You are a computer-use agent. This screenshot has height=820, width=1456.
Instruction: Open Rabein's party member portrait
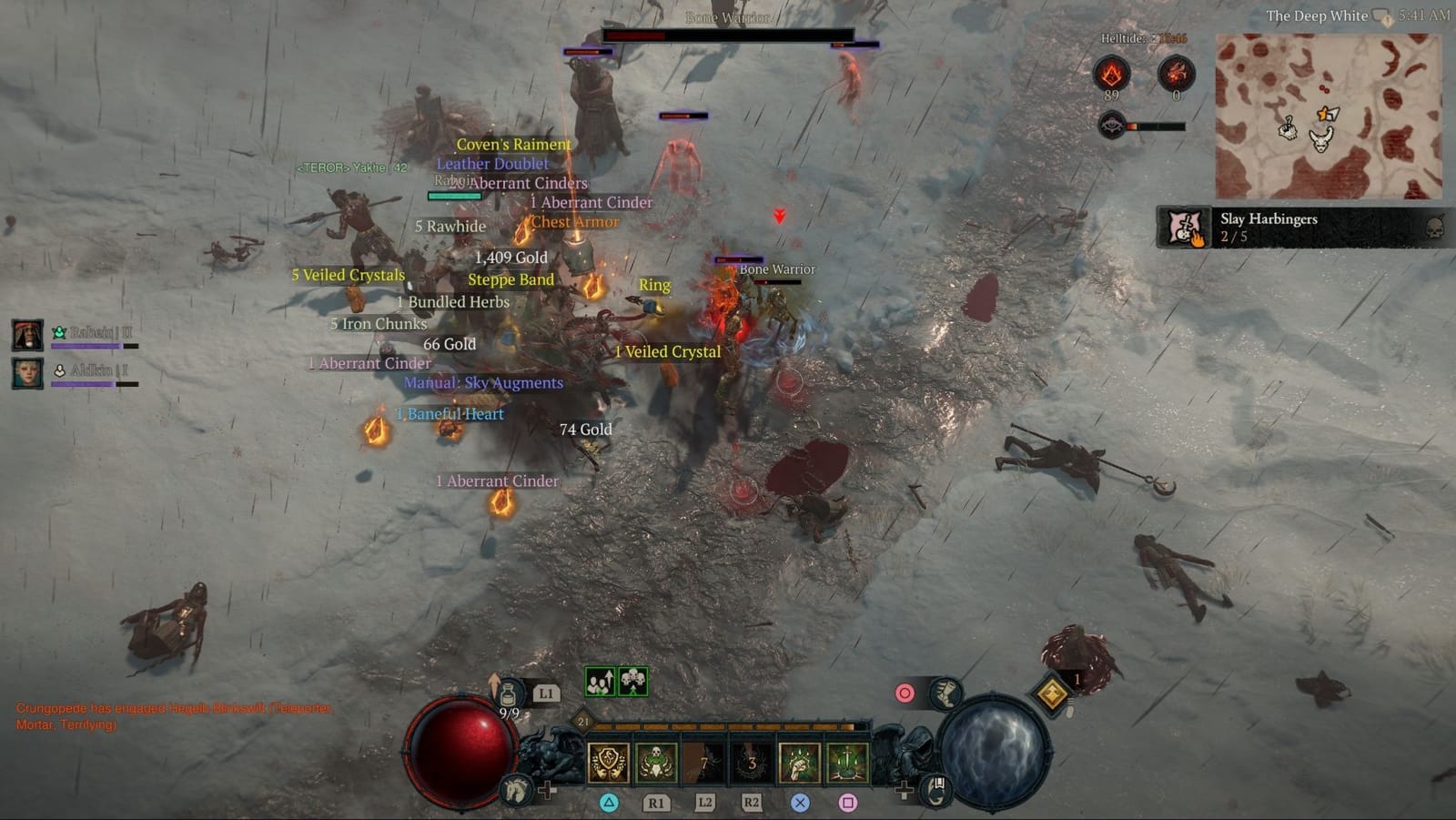pyautogui.click(x=27, y=334)
